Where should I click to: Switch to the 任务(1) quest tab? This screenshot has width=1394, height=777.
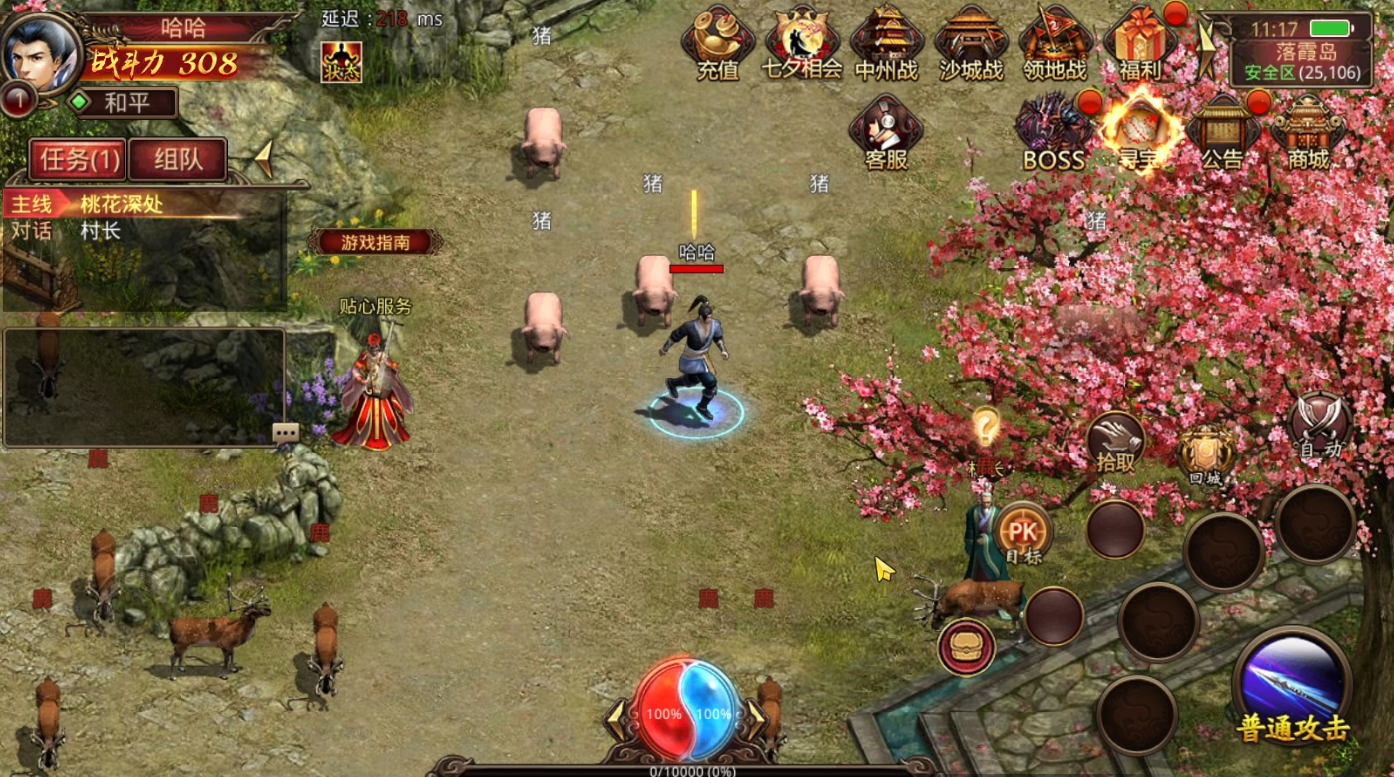[77, 160]
